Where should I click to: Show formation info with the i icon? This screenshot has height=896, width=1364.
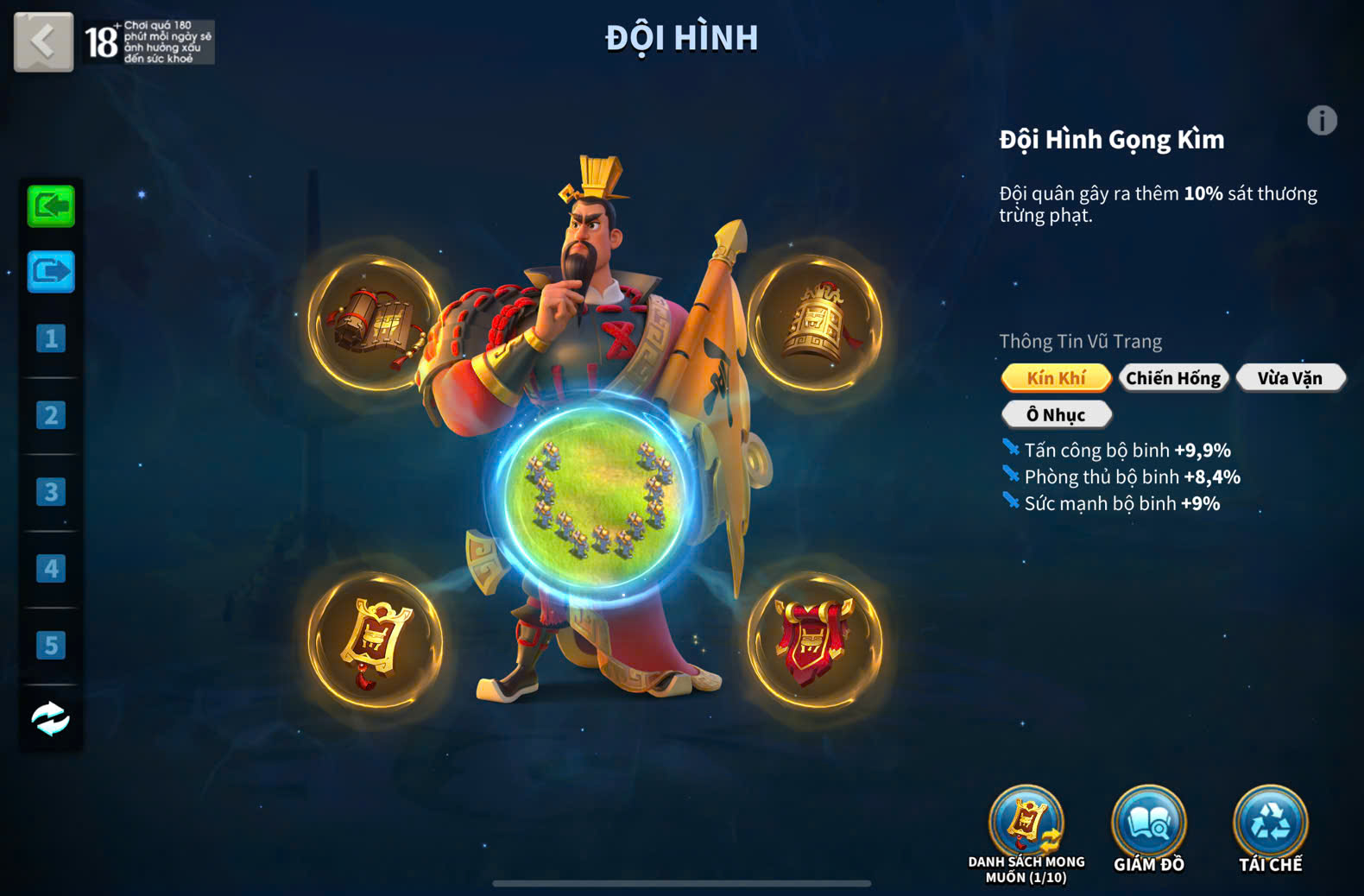coord(1322,121)
